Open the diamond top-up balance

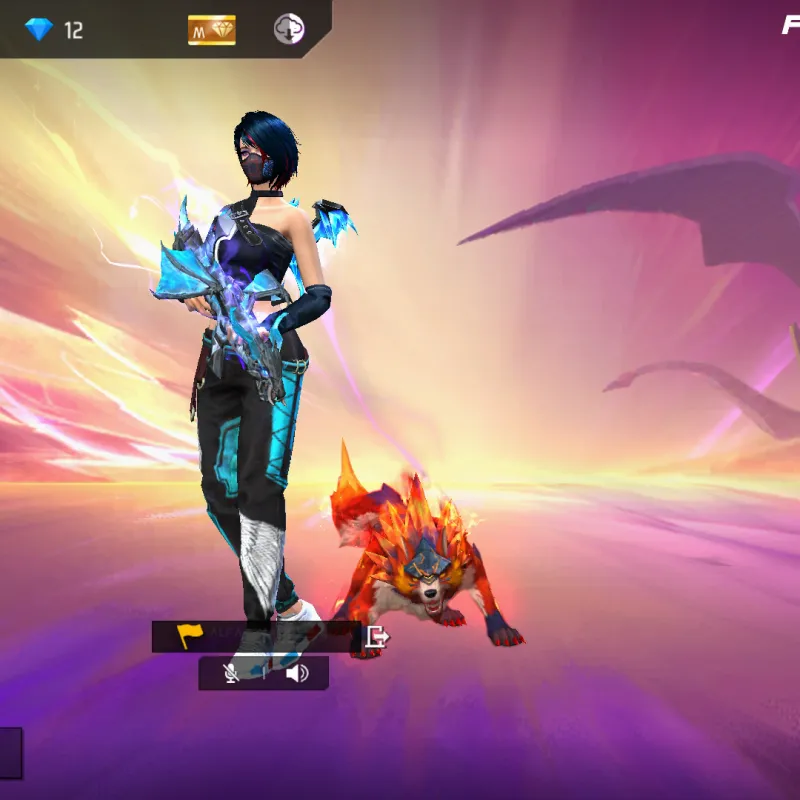pos(55,30)
